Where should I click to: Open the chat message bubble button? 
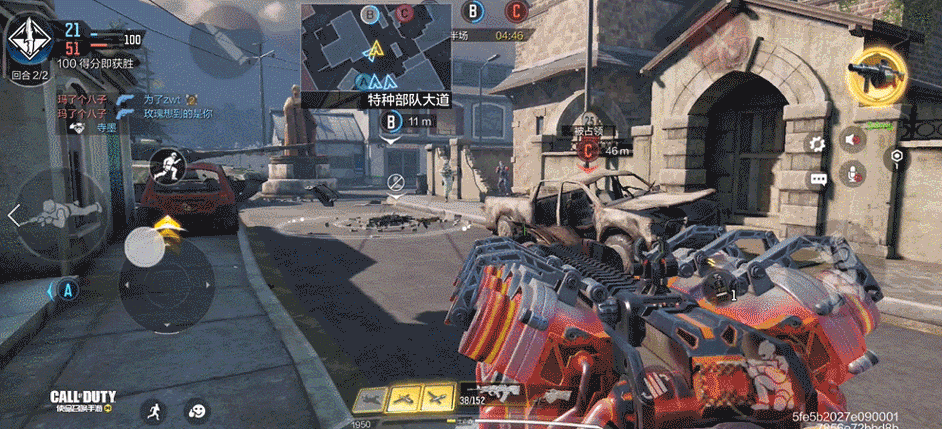[x=818, y=179]
